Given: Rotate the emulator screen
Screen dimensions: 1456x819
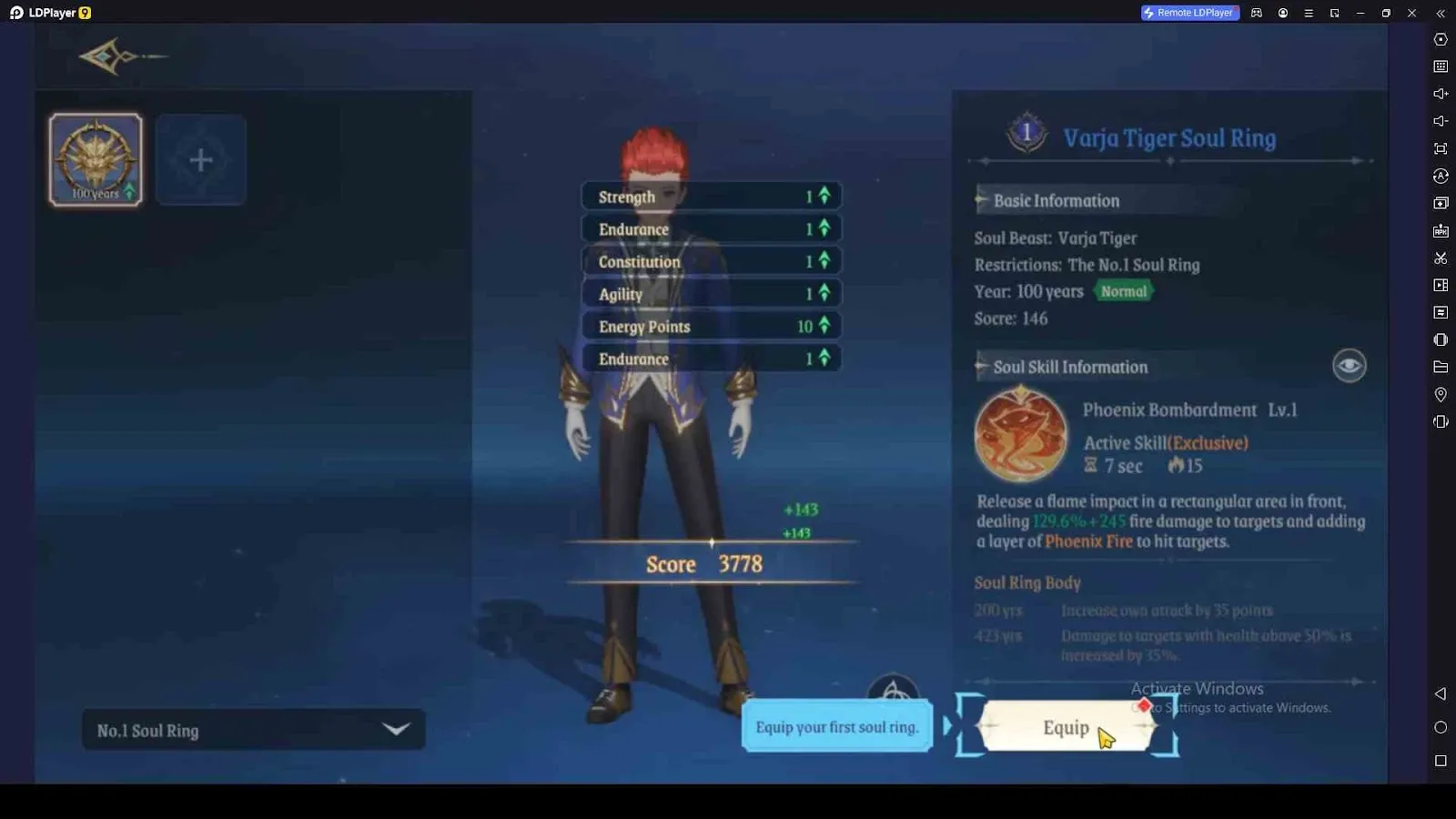Looking at the screenshot, I should 1441,176.
